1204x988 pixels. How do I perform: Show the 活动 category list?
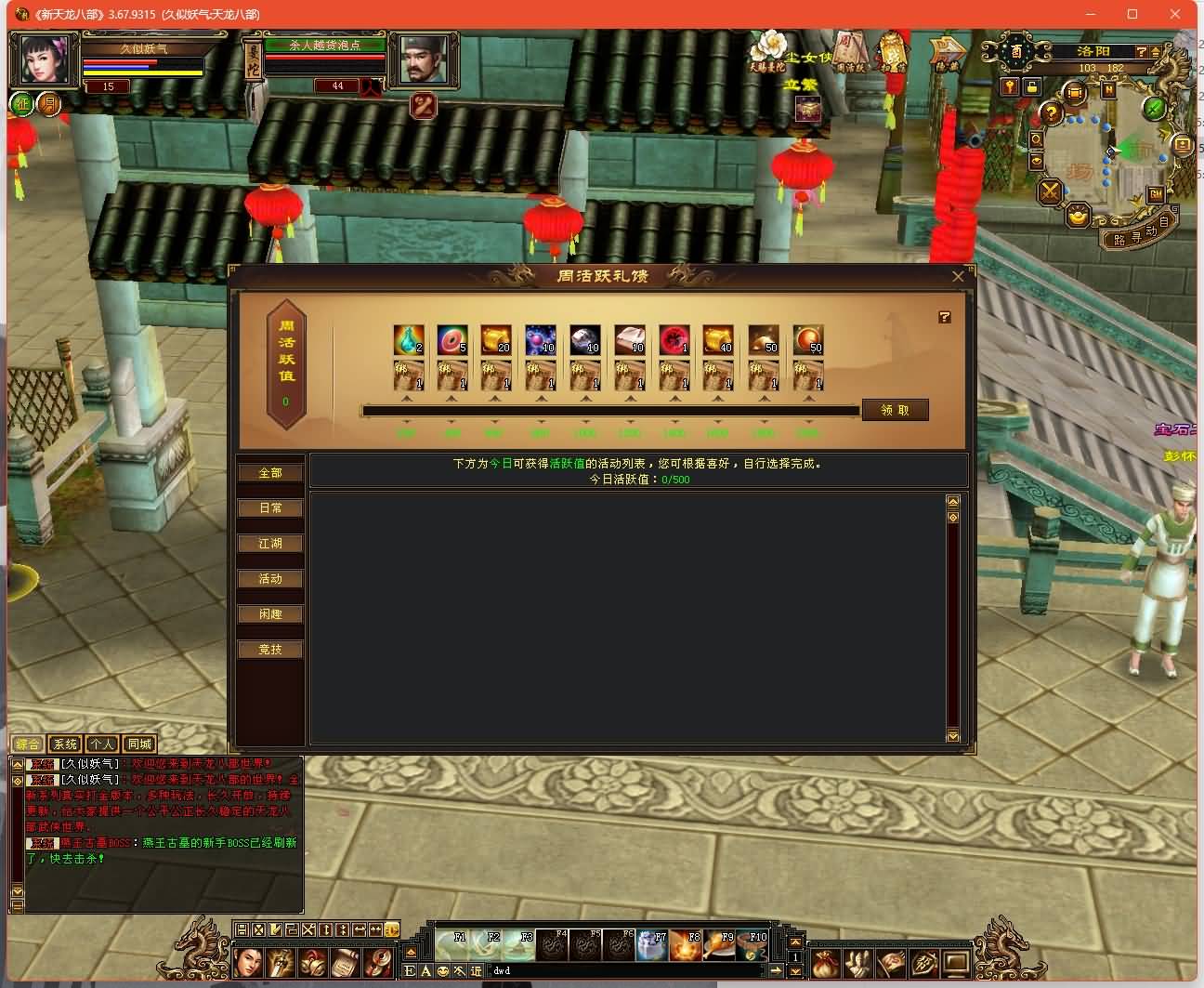[x=270, y=579]
